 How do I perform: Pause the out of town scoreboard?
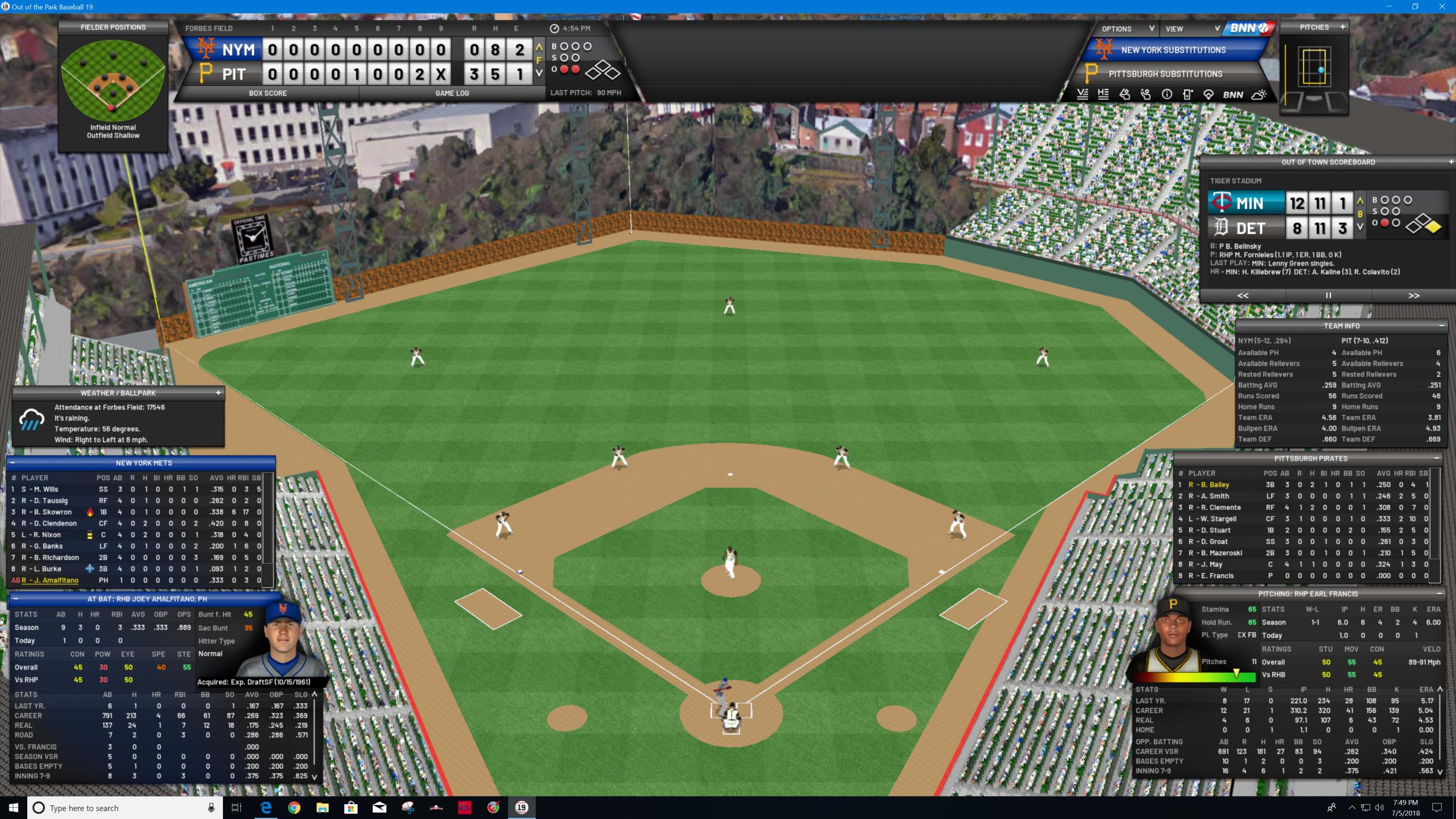1328,295
